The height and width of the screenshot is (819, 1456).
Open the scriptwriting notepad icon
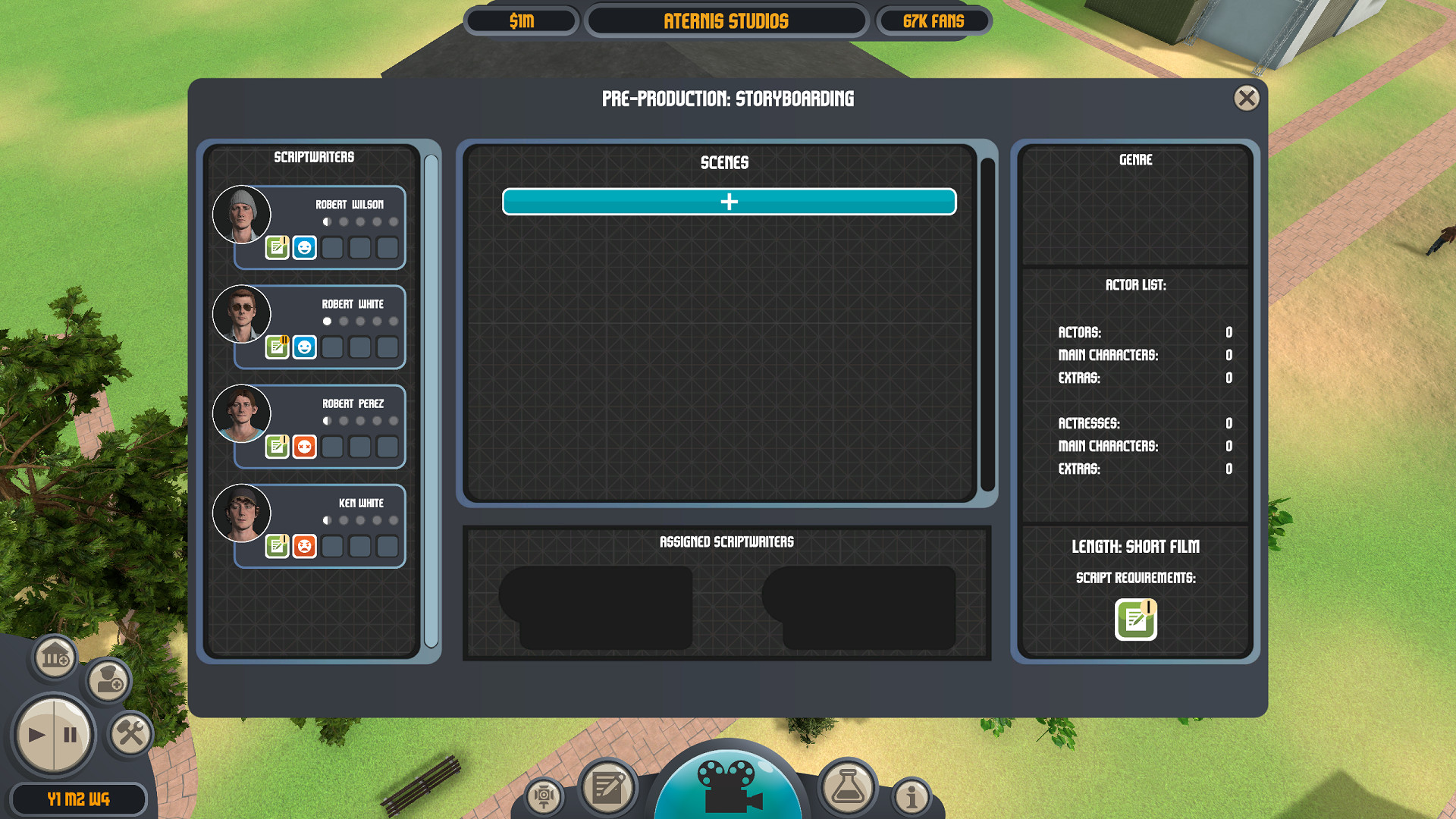607,789
